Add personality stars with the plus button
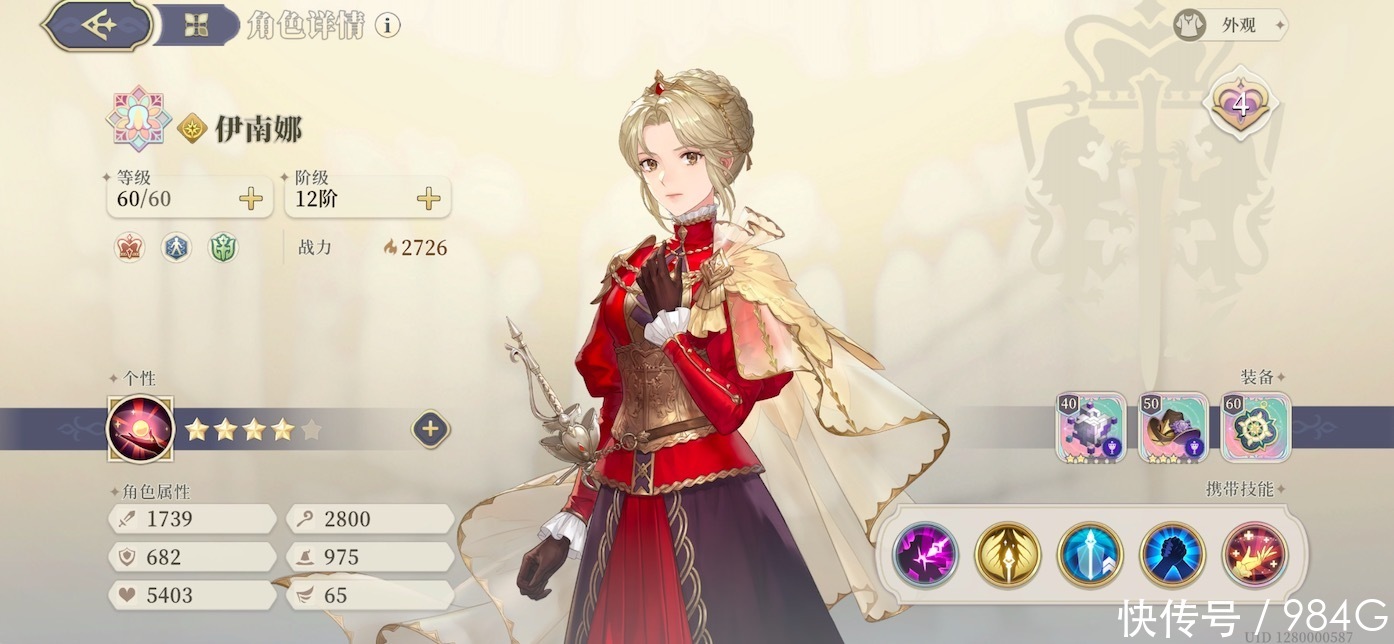Screen dimensions: 1394x644 click(x=430, y=430)
